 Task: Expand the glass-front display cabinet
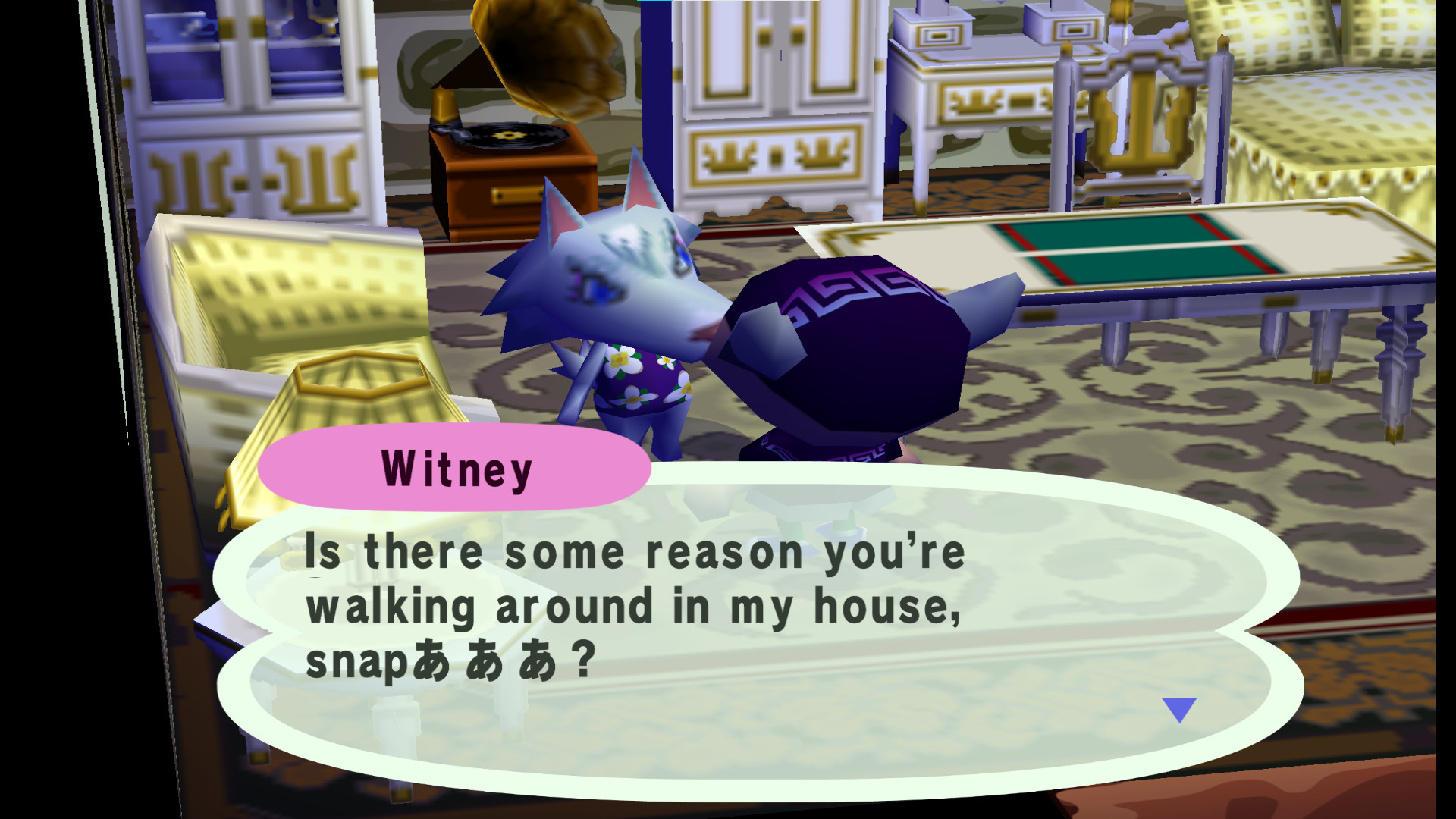pyautogui.click(x=250, y=114)
